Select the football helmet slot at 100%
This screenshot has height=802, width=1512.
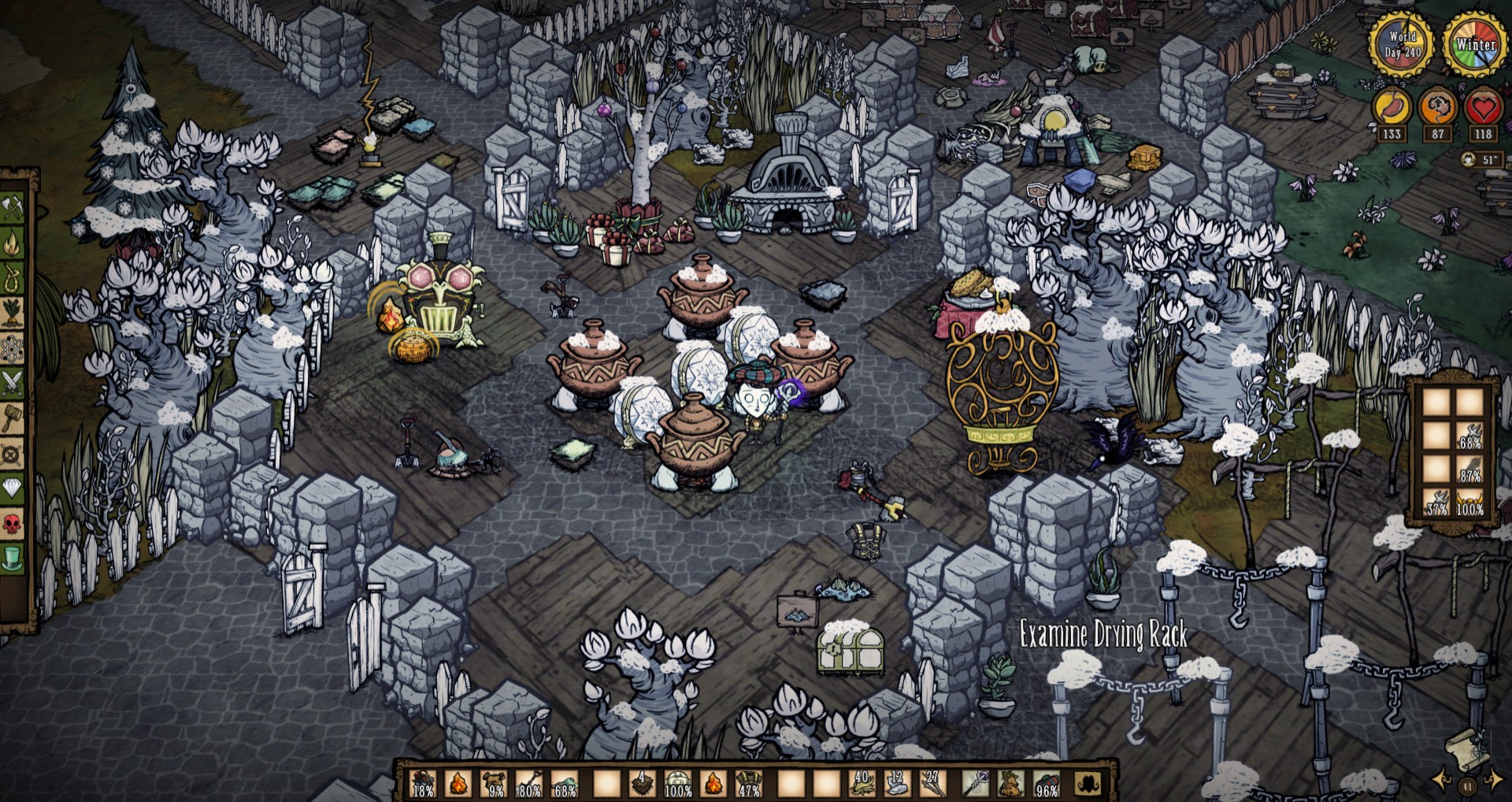[x=677, y=783]
